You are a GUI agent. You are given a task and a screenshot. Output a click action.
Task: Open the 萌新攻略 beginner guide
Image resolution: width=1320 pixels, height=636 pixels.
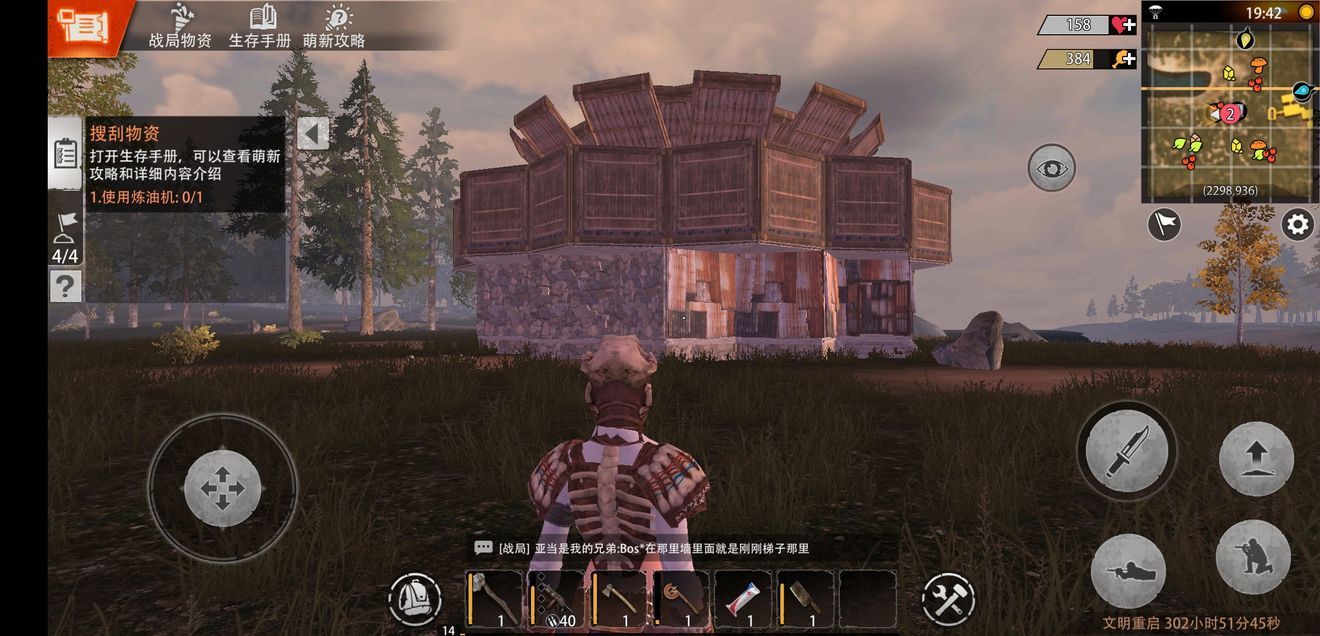tap(335, 26)
